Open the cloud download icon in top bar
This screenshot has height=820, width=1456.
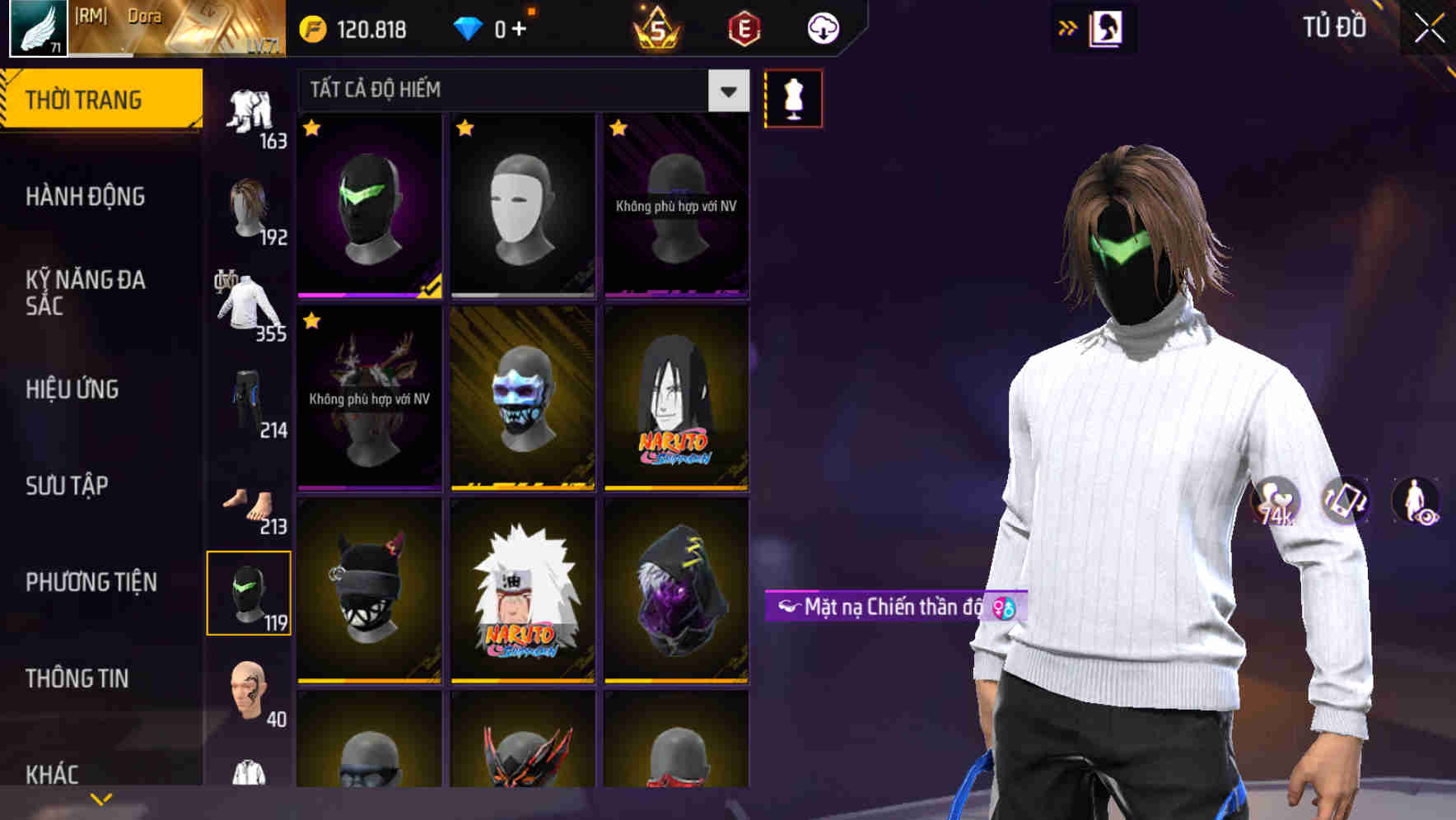(822, 27)
